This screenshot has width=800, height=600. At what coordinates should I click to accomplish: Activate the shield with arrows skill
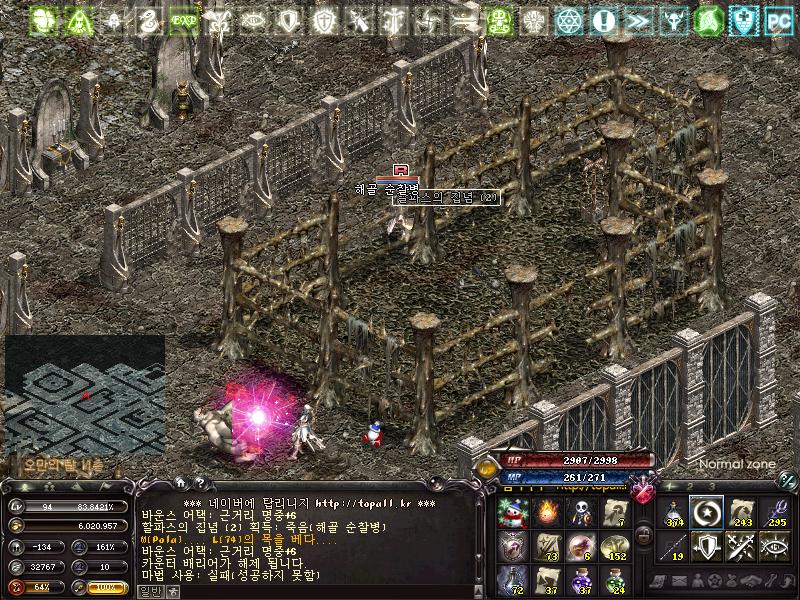707,546
